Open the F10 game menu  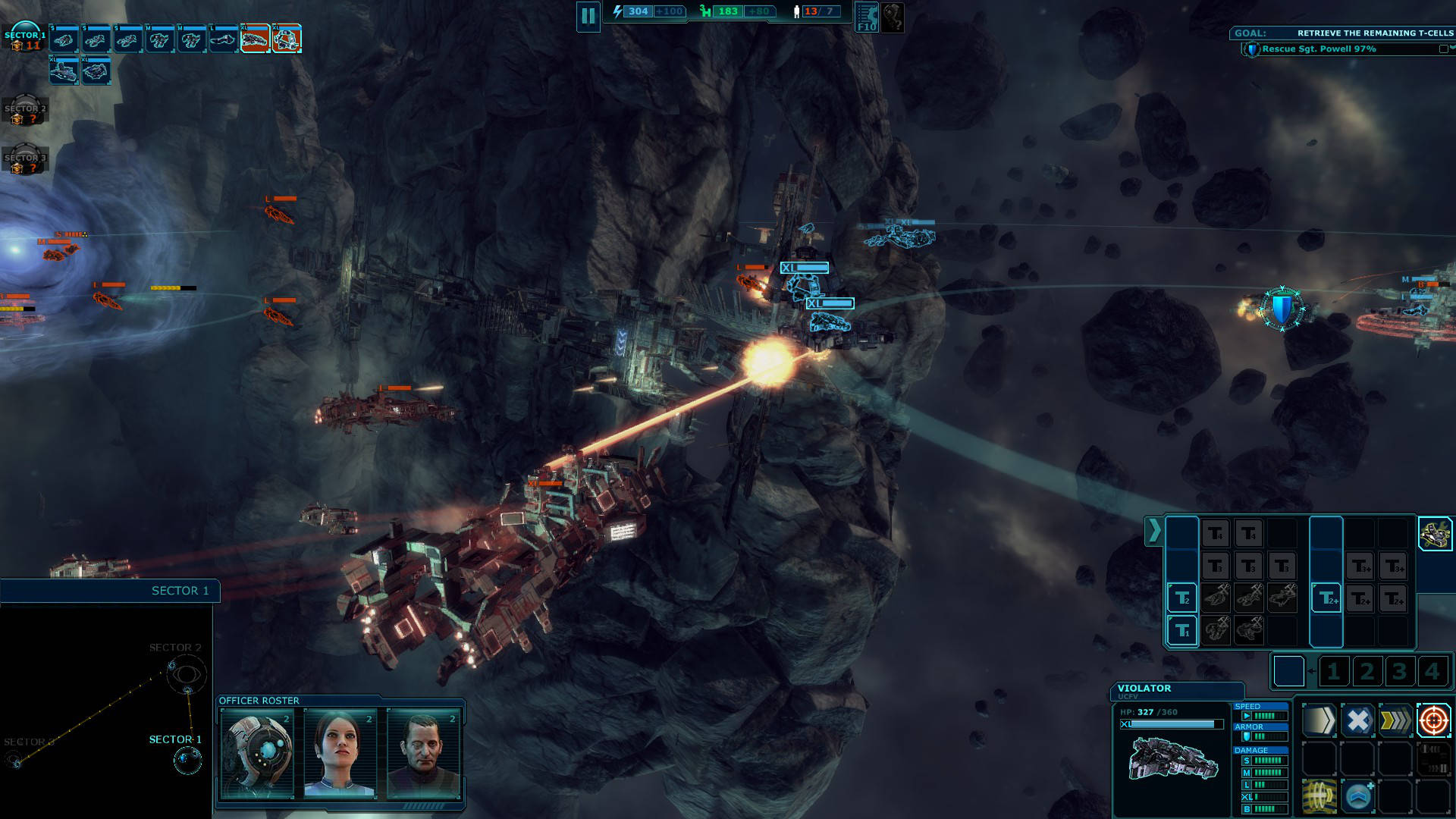(x=866, y=17)
